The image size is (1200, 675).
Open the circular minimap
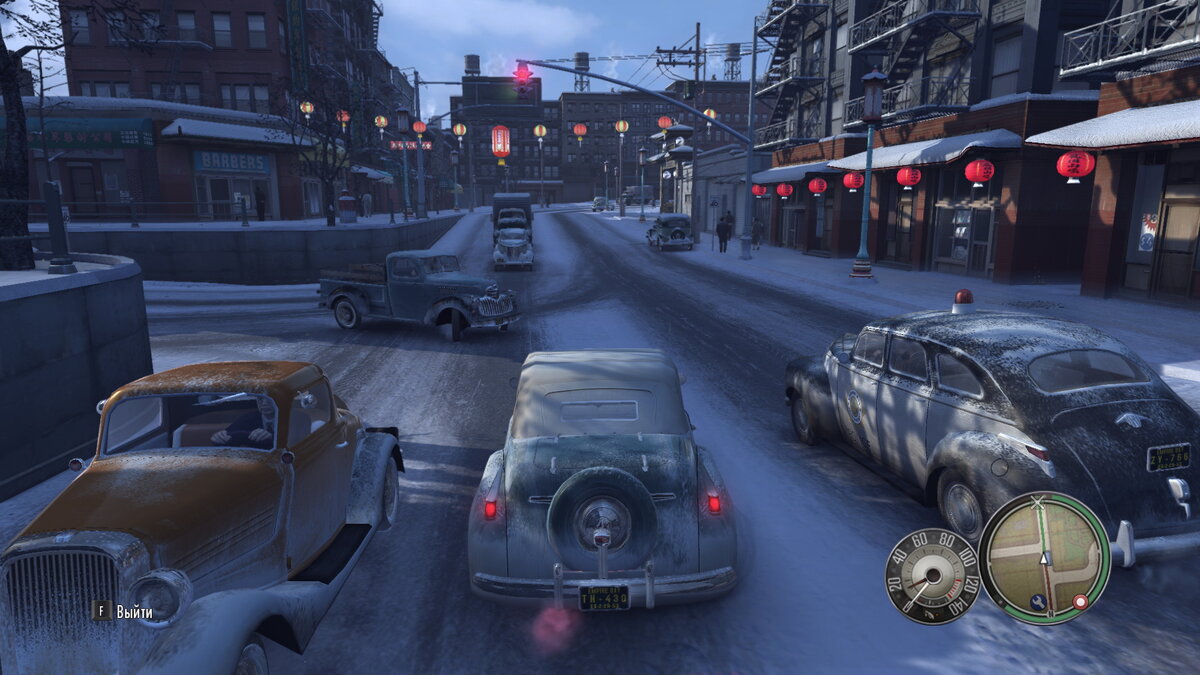point(1044,557)
